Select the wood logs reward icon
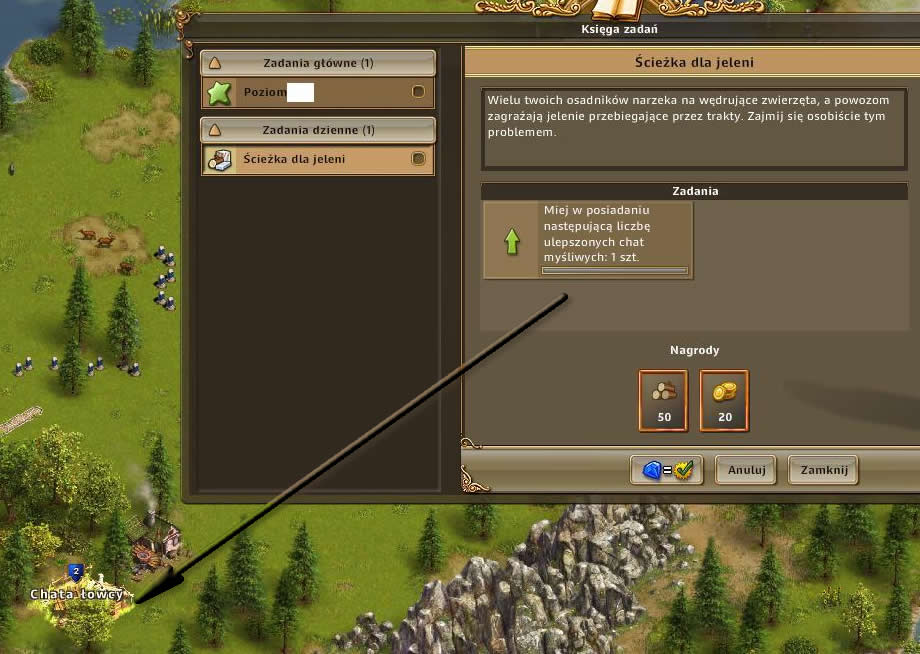Screen dimensions: 920x654 [x=663, y=400]
